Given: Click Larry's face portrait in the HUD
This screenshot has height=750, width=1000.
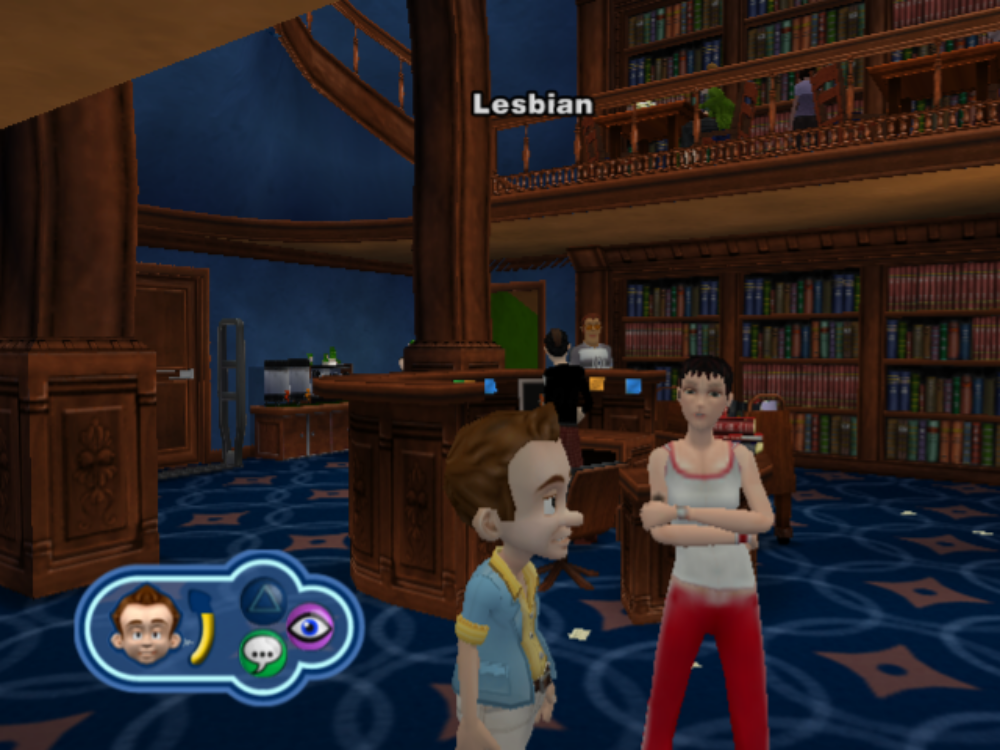Looking at the screenshot, I should point(146,624).
